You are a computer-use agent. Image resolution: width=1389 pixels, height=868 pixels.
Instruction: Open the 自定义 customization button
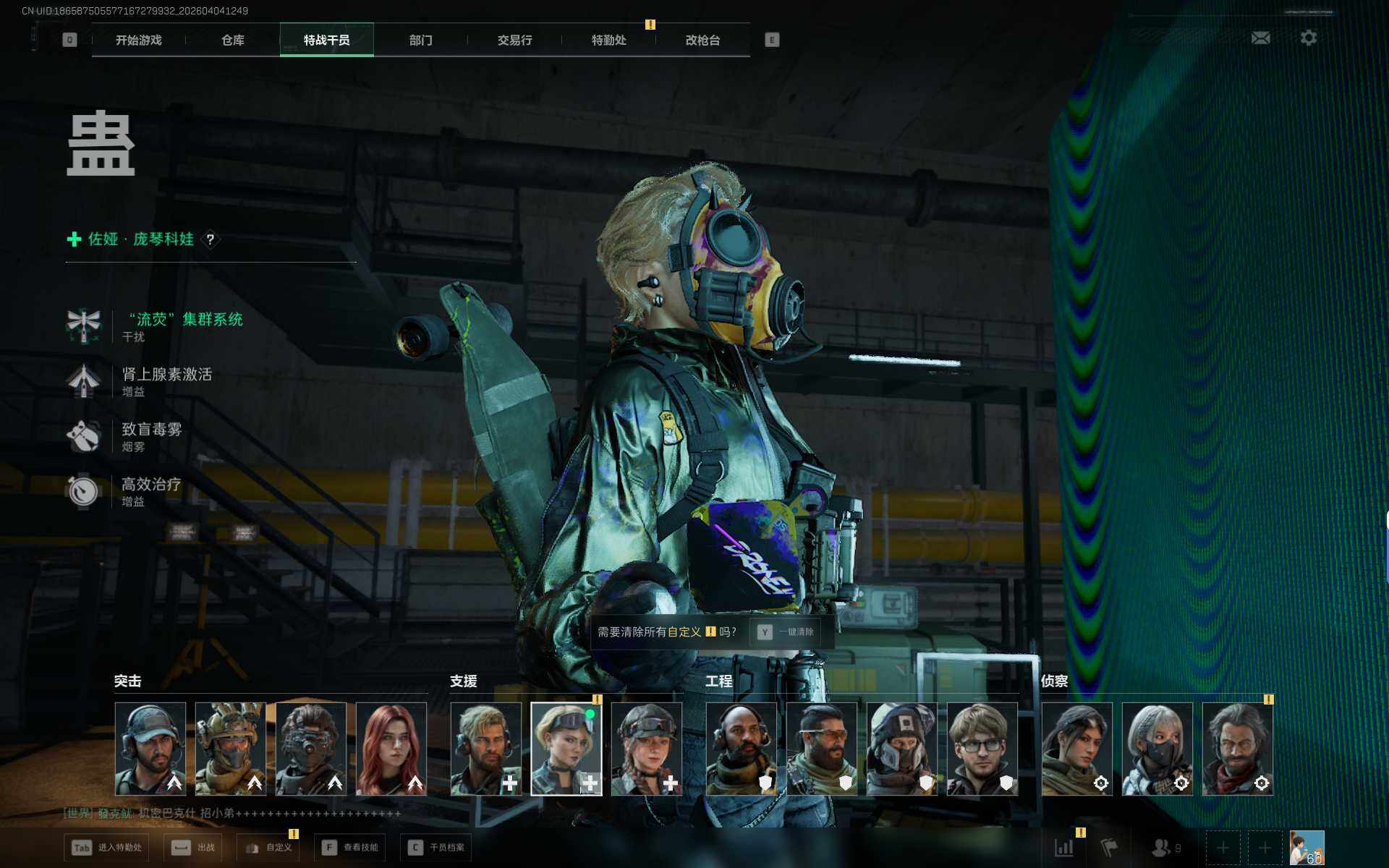coord(269,847)
